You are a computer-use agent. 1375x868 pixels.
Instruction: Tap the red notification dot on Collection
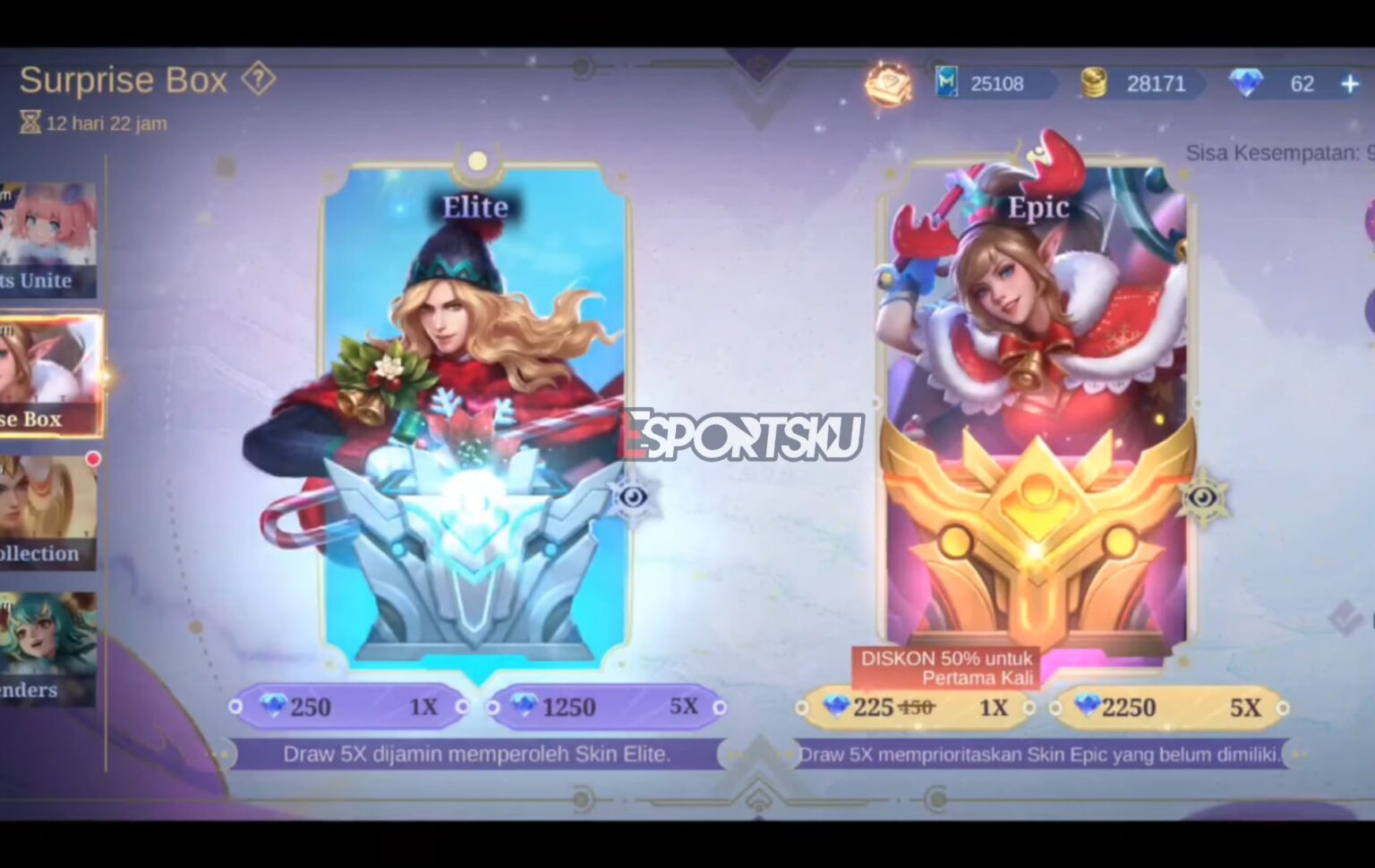click(93, 457)
